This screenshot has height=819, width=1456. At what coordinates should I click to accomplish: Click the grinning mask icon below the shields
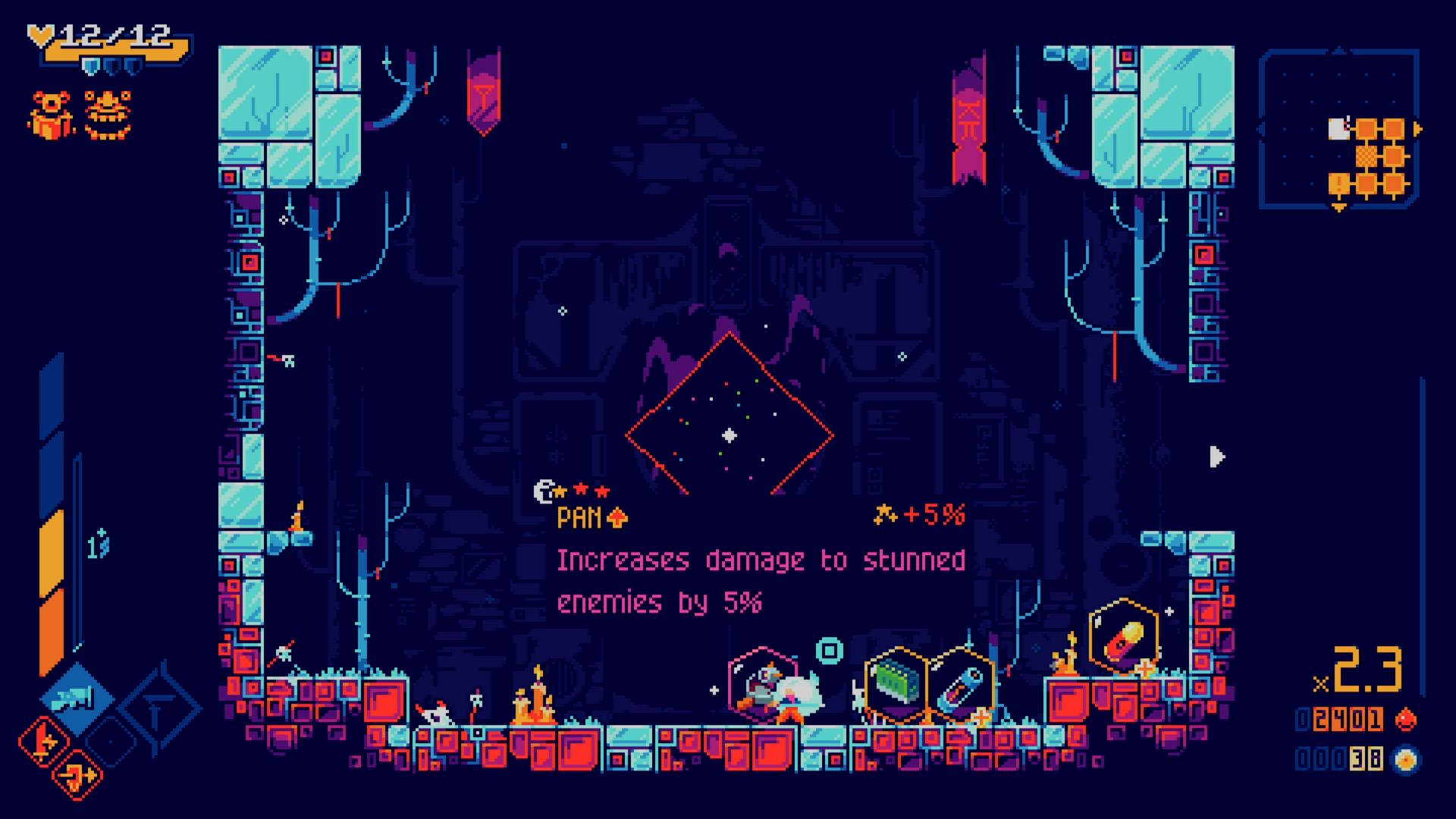tap(108, 115)
